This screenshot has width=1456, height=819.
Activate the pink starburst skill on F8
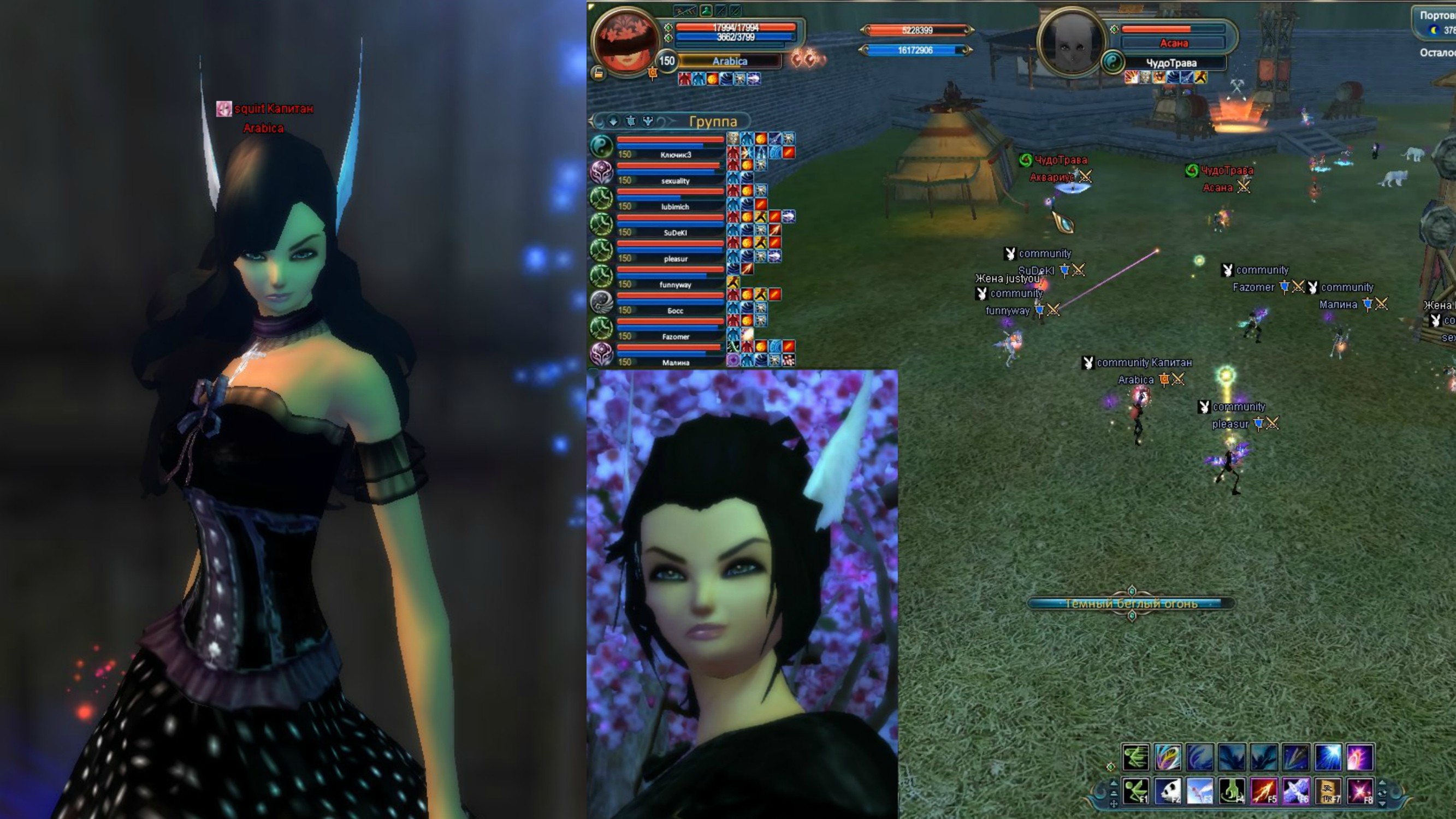click(x=1359, y=791)
